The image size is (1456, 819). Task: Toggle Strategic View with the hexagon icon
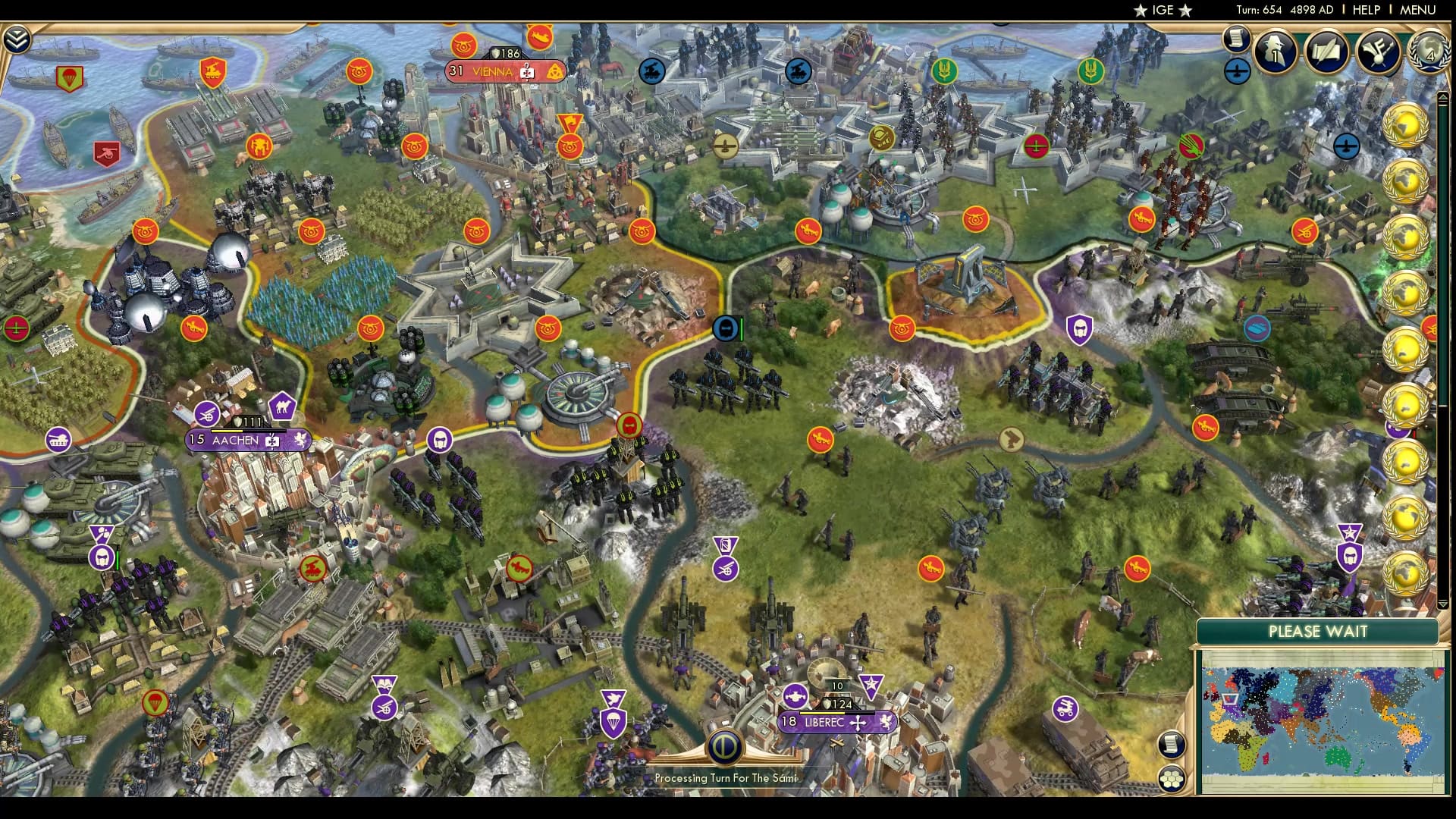(1170, 778)
